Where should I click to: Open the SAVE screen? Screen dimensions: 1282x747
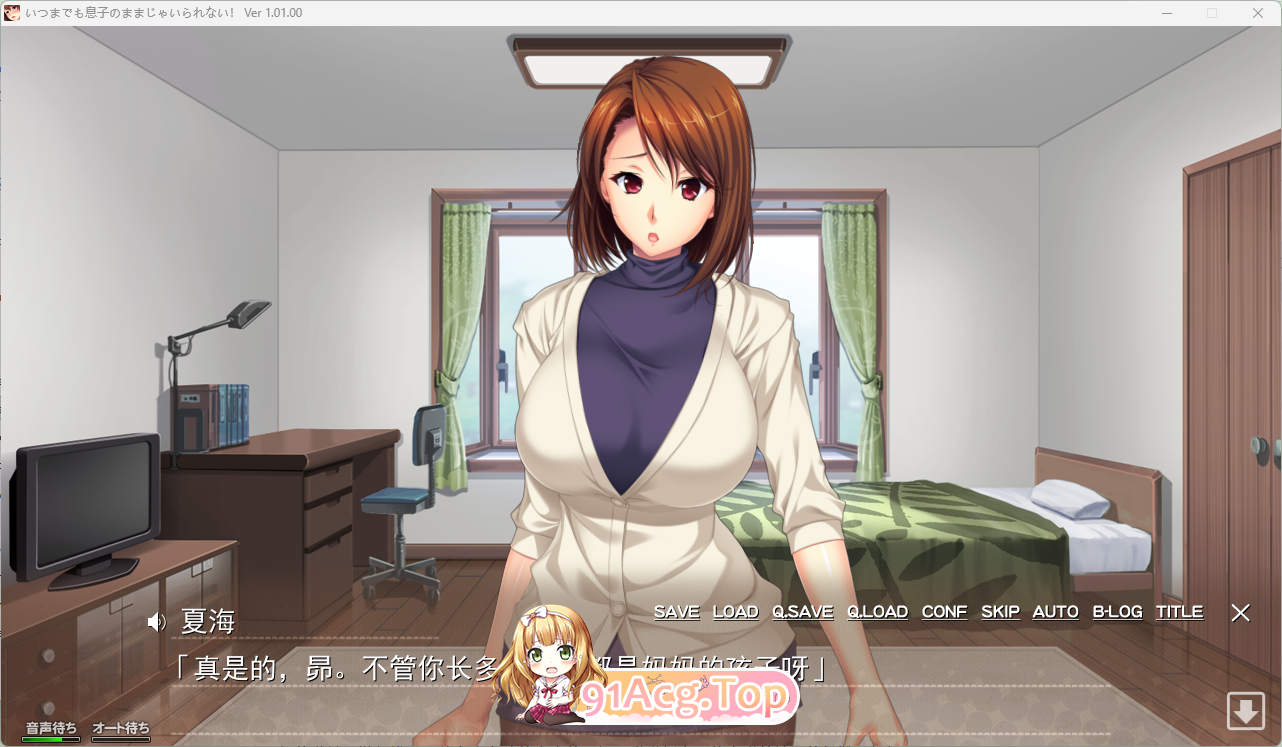click(x=676, y=611)
